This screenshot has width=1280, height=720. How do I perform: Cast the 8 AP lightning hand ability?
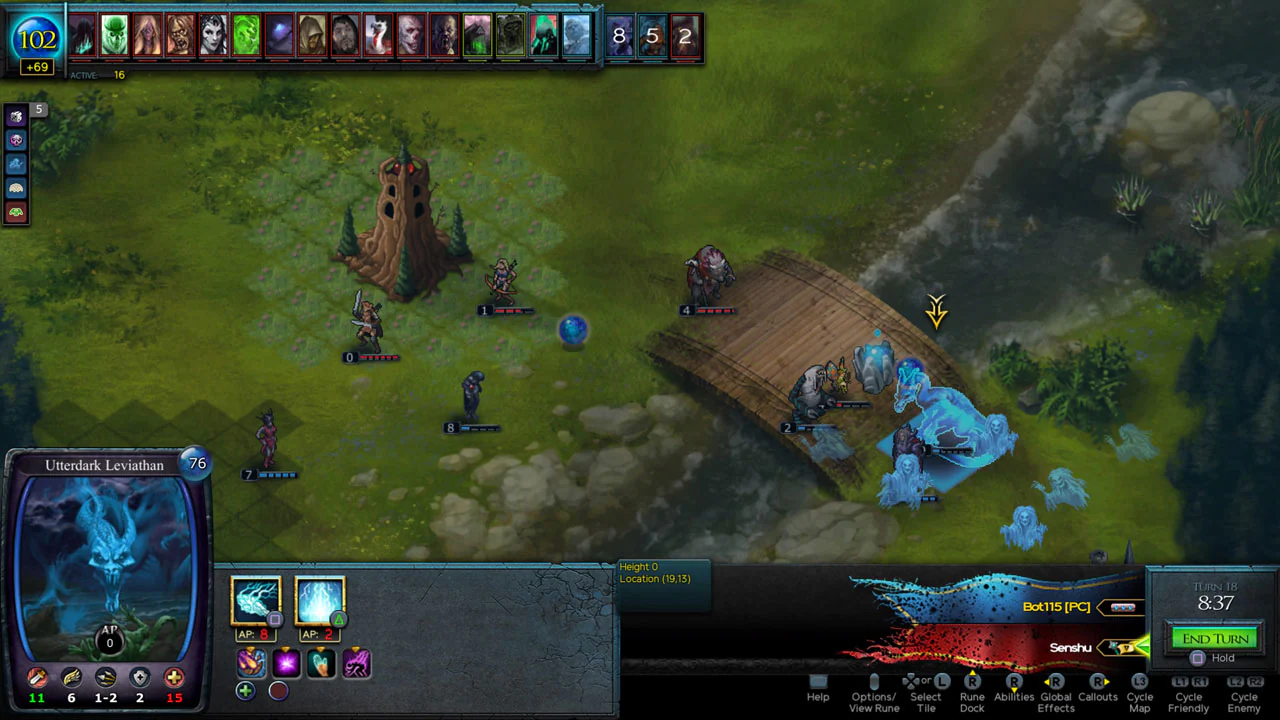[x=257, y=598]
